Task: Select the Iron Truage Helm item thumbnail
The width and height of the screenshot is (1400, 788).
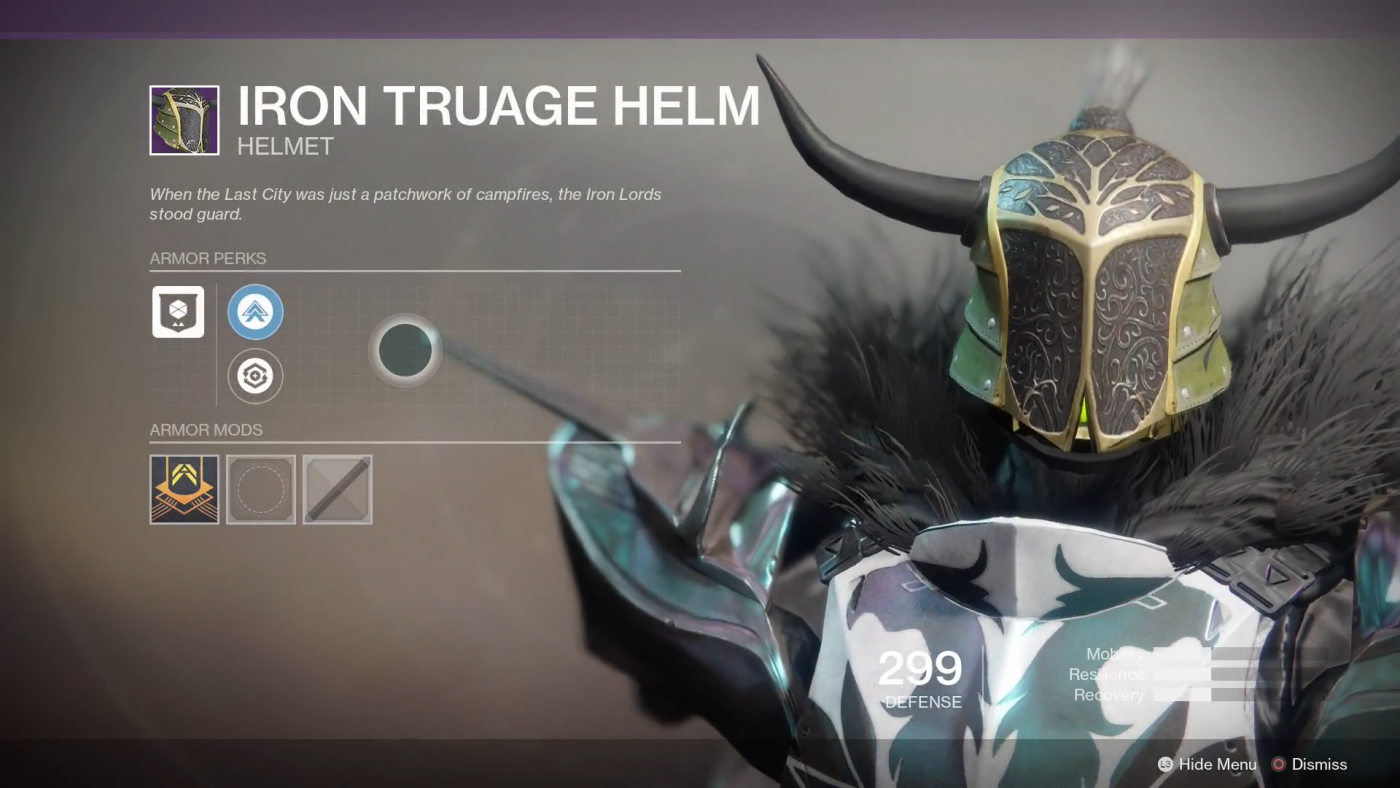Action: [x=184, y=119]
